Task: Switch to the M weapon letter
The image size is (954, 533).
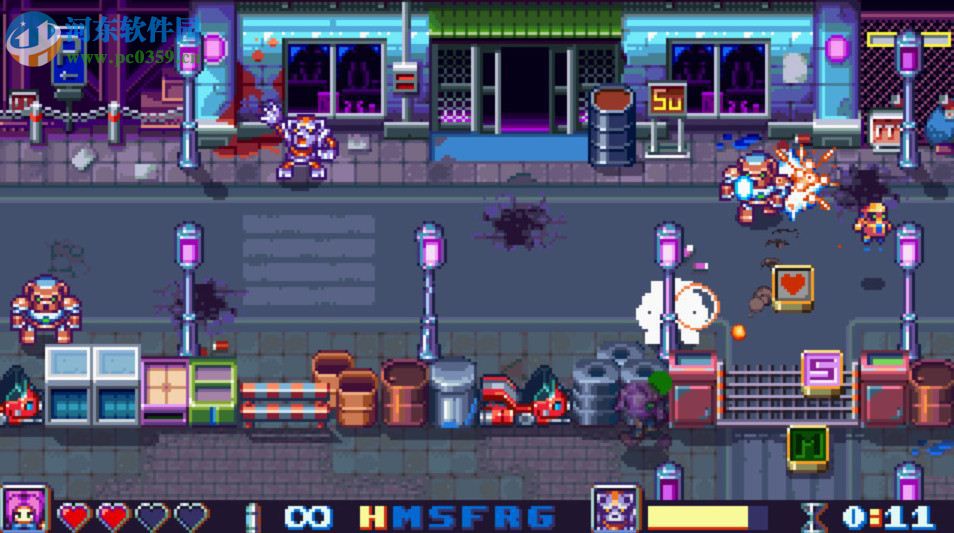Action: click(407, 517)
